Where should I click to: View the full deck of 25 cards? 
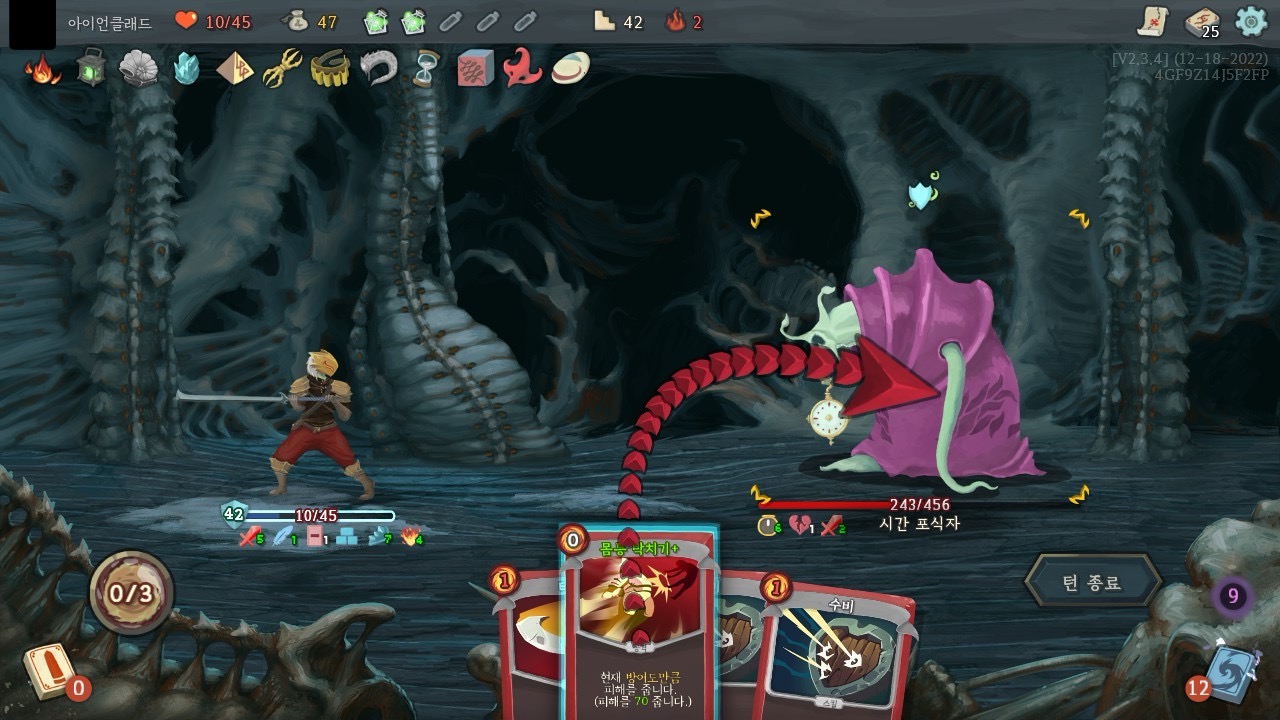point(1202,22)
